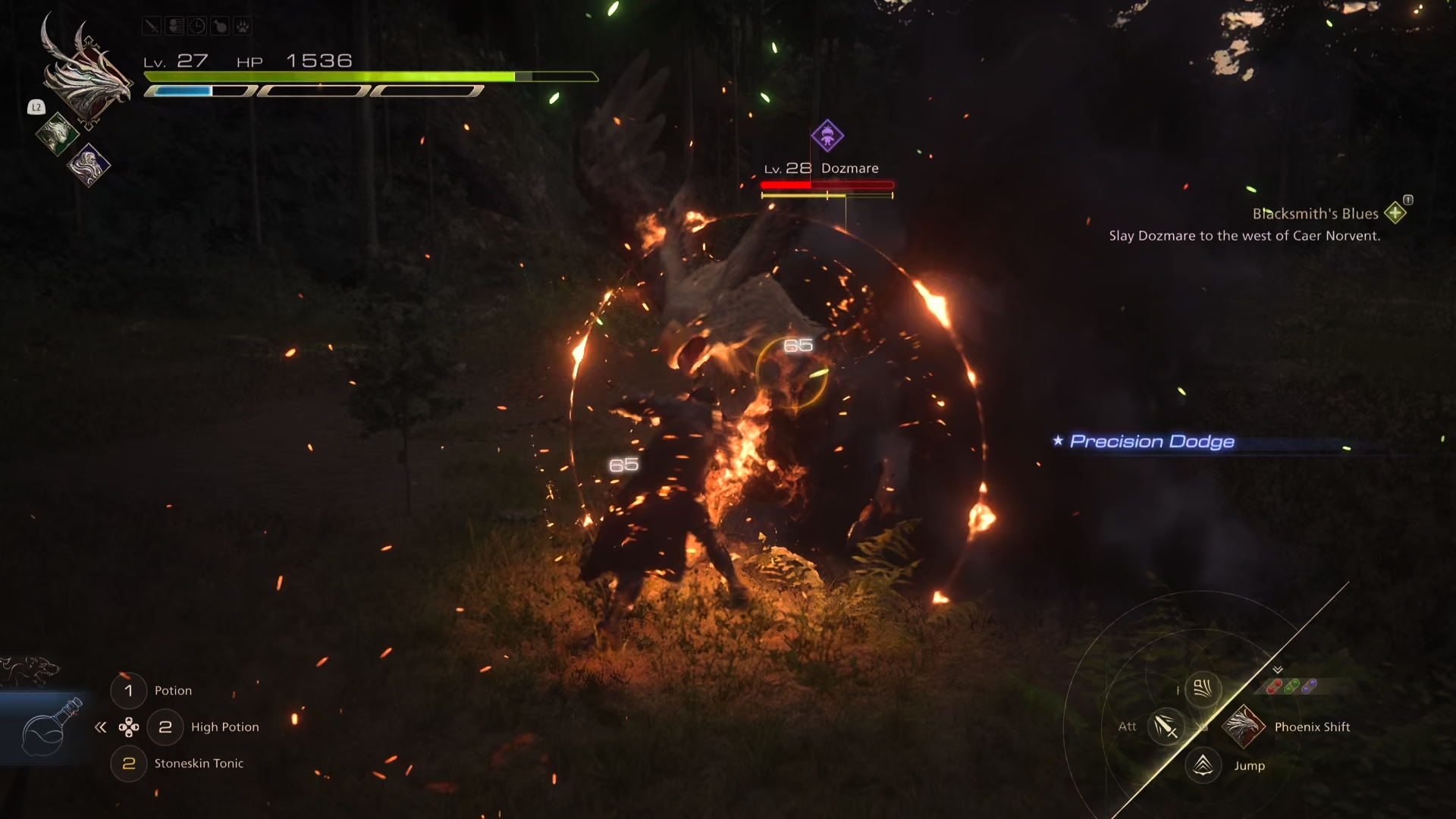
Task: Toggle the green ability pips indicator
Action: point(1292,686)
